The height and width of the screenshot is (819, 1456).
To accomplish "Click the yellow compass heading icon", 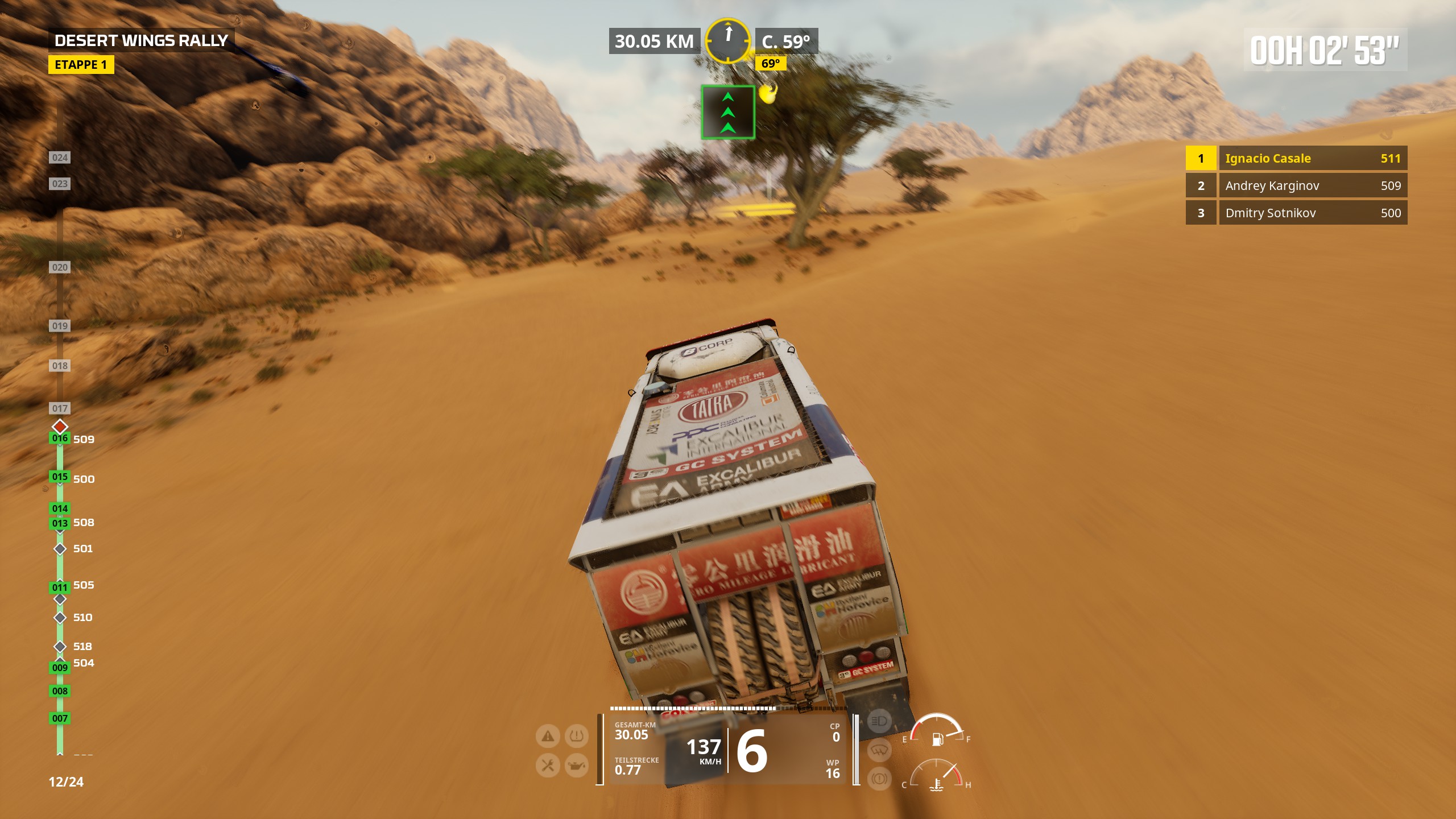I will coord(727,40).
